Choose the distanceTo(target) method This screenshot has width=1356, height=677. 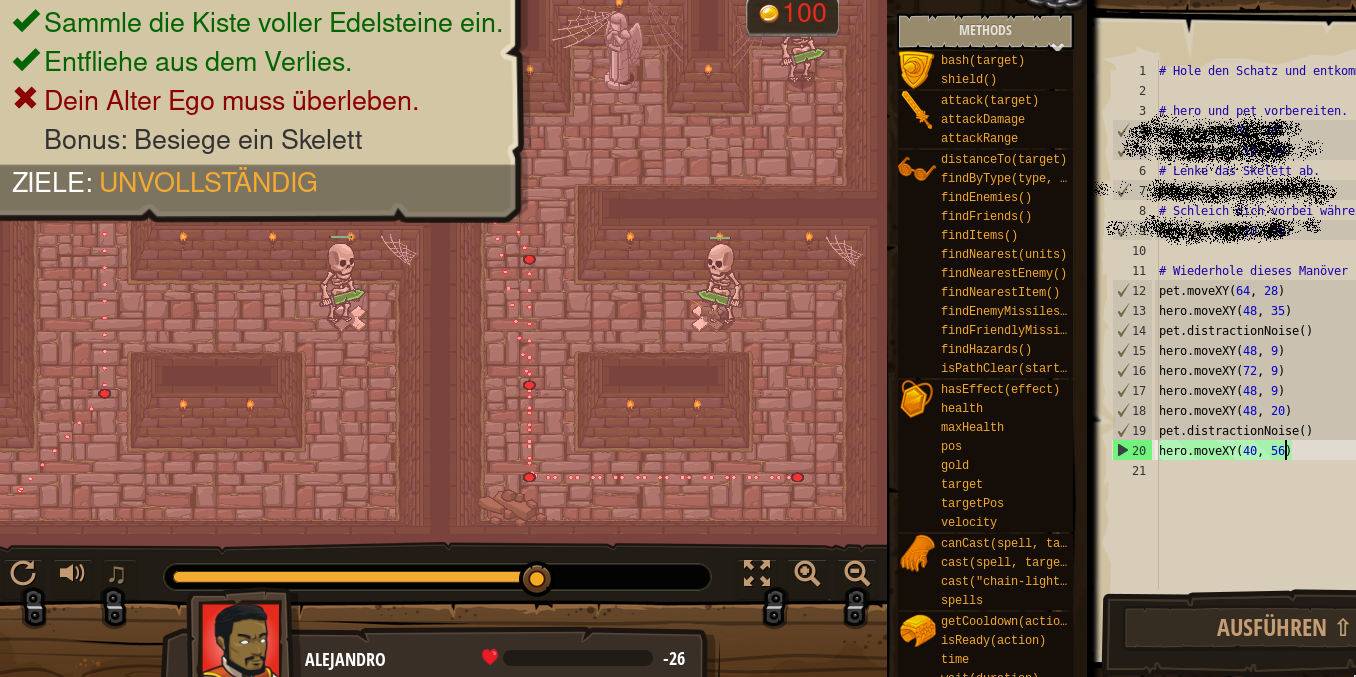1003,159
